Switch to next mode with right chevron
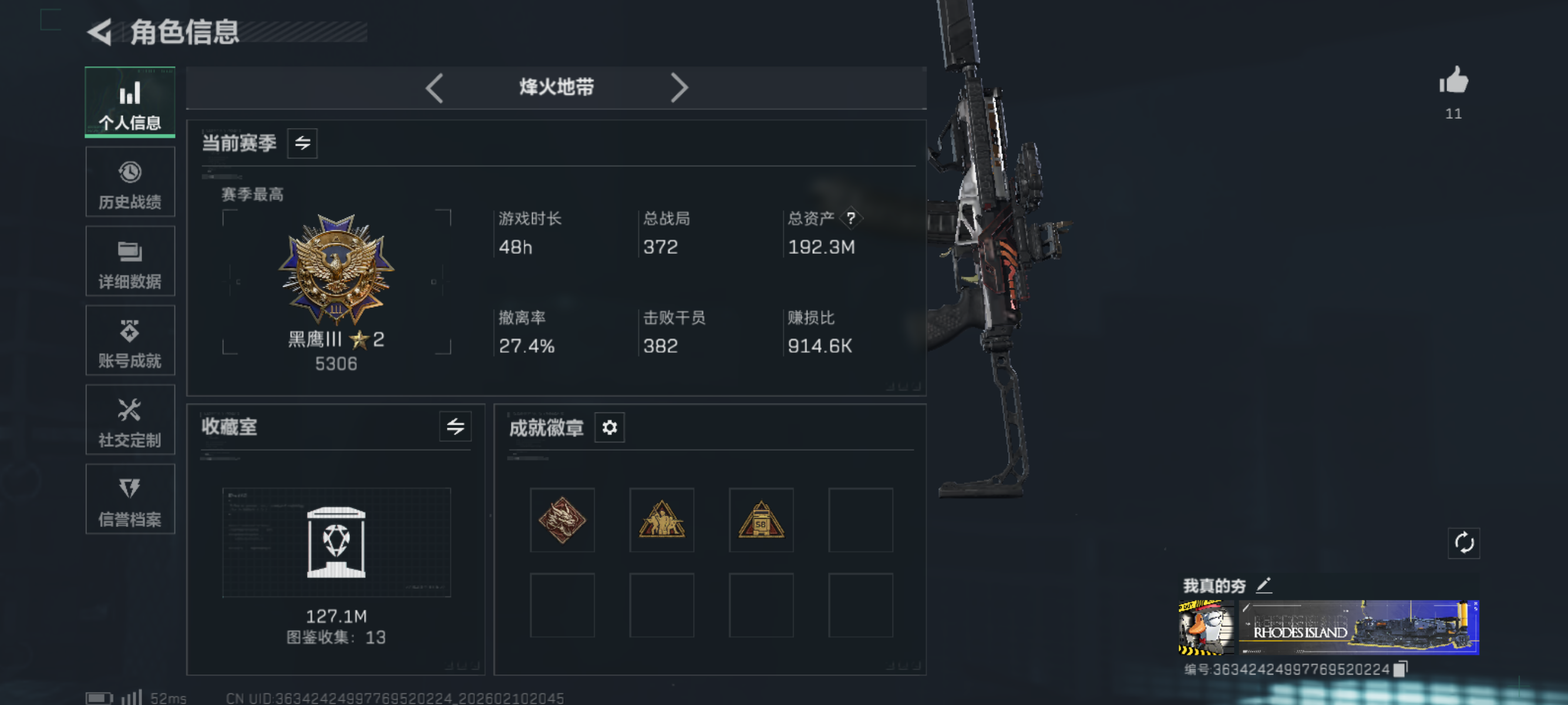This screenshot has height=705, width=1568. coord(680,88)
